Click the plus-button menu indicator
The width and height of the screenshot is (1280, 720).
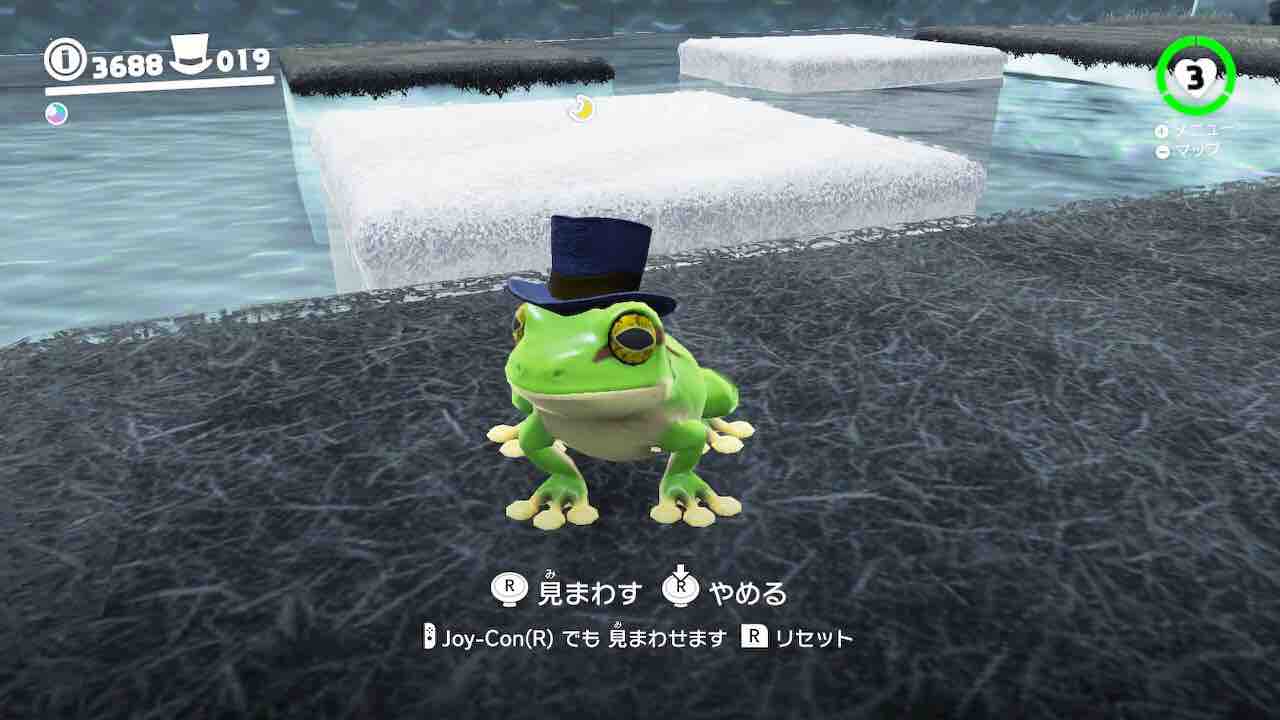coord(1161,130)
